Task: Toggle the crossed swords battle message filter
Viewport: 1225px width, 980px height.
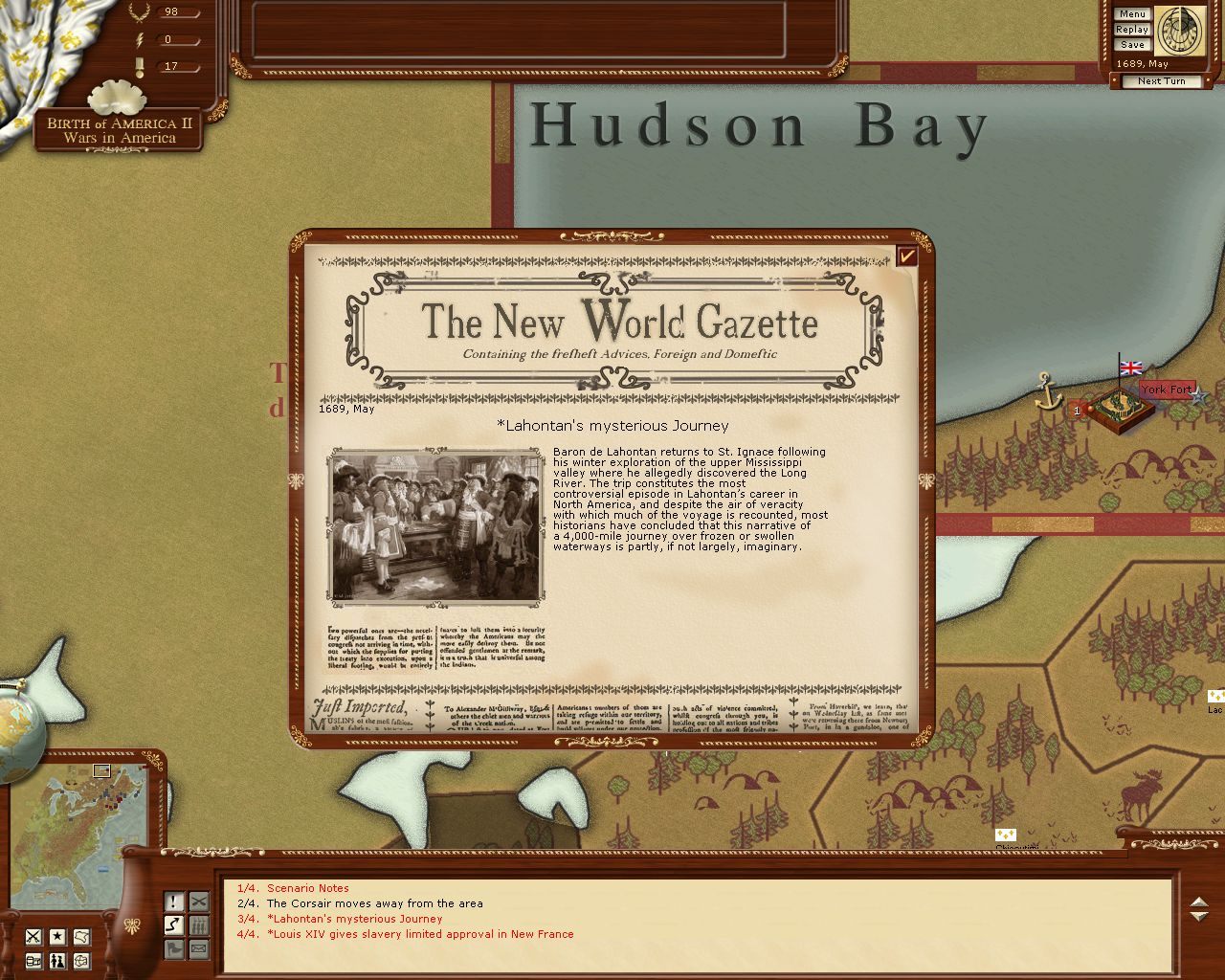Action: [198, 902]
